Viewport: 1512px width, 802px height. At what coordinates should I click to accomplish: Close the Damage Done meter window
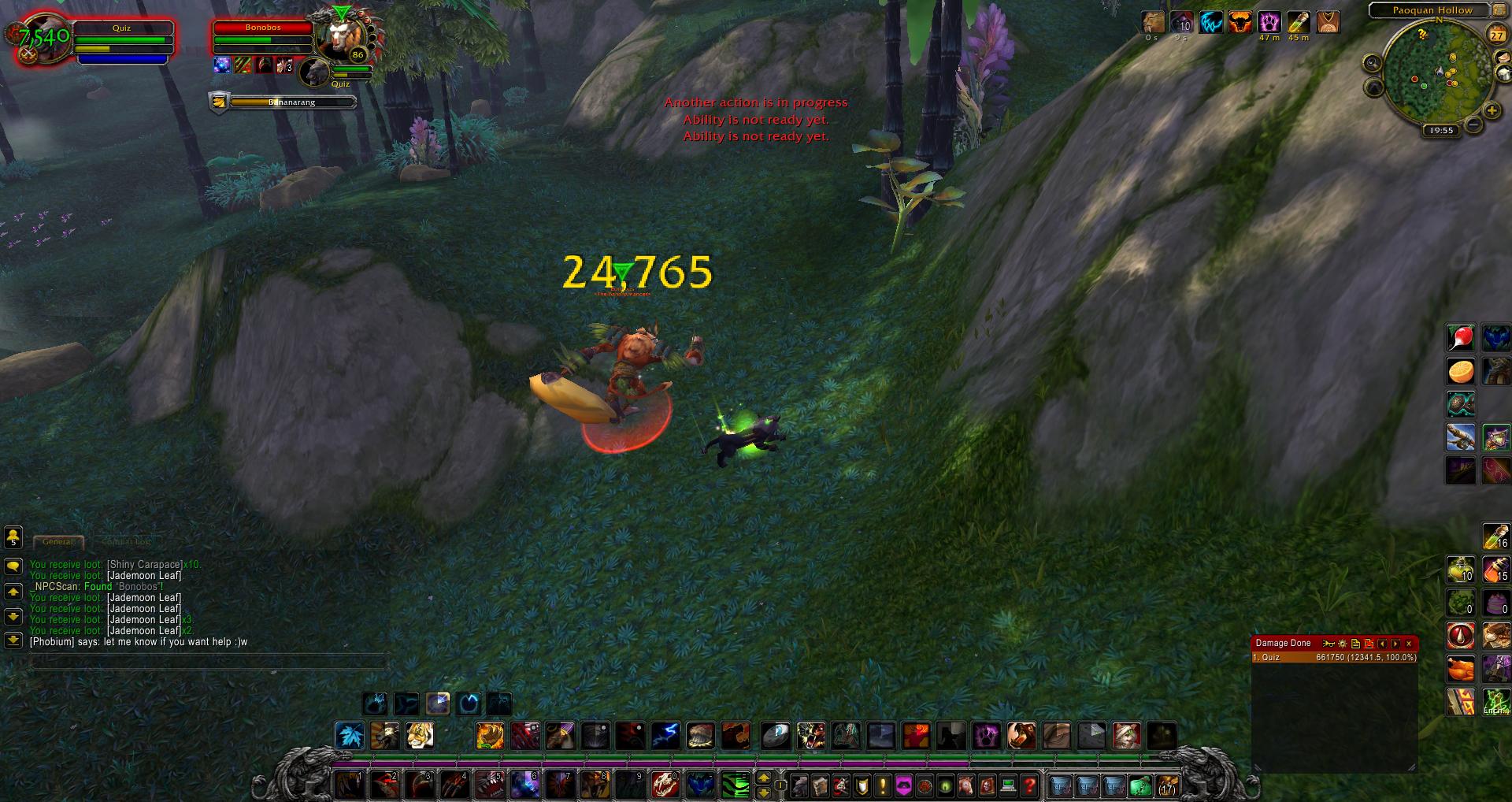click(x=1409, y=644)
